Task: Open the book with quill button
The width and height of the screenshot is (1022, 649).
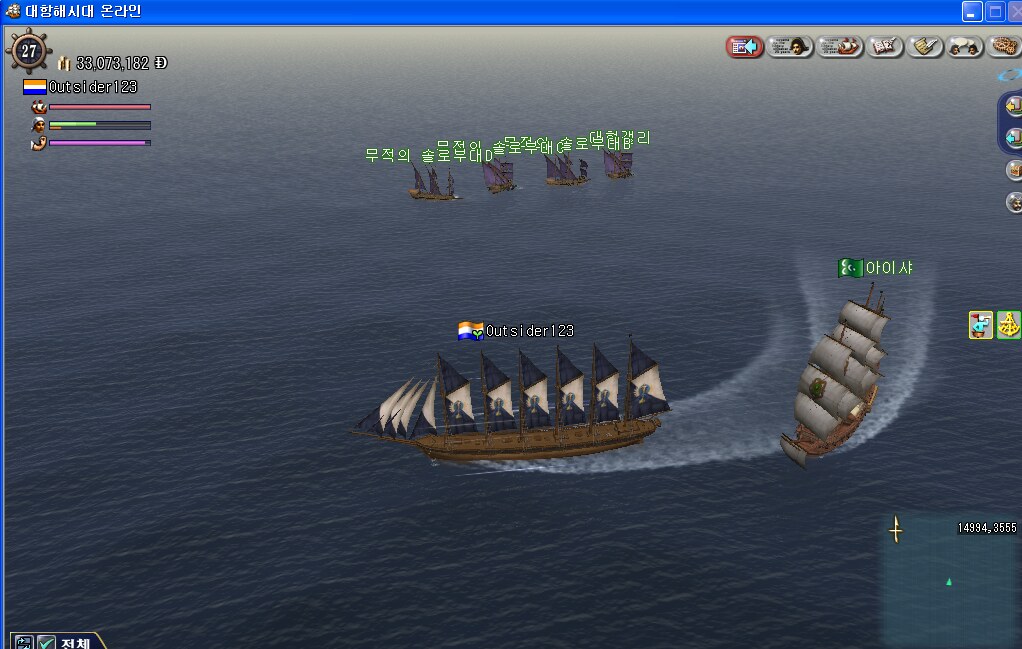Action: (x=886, y=46)
